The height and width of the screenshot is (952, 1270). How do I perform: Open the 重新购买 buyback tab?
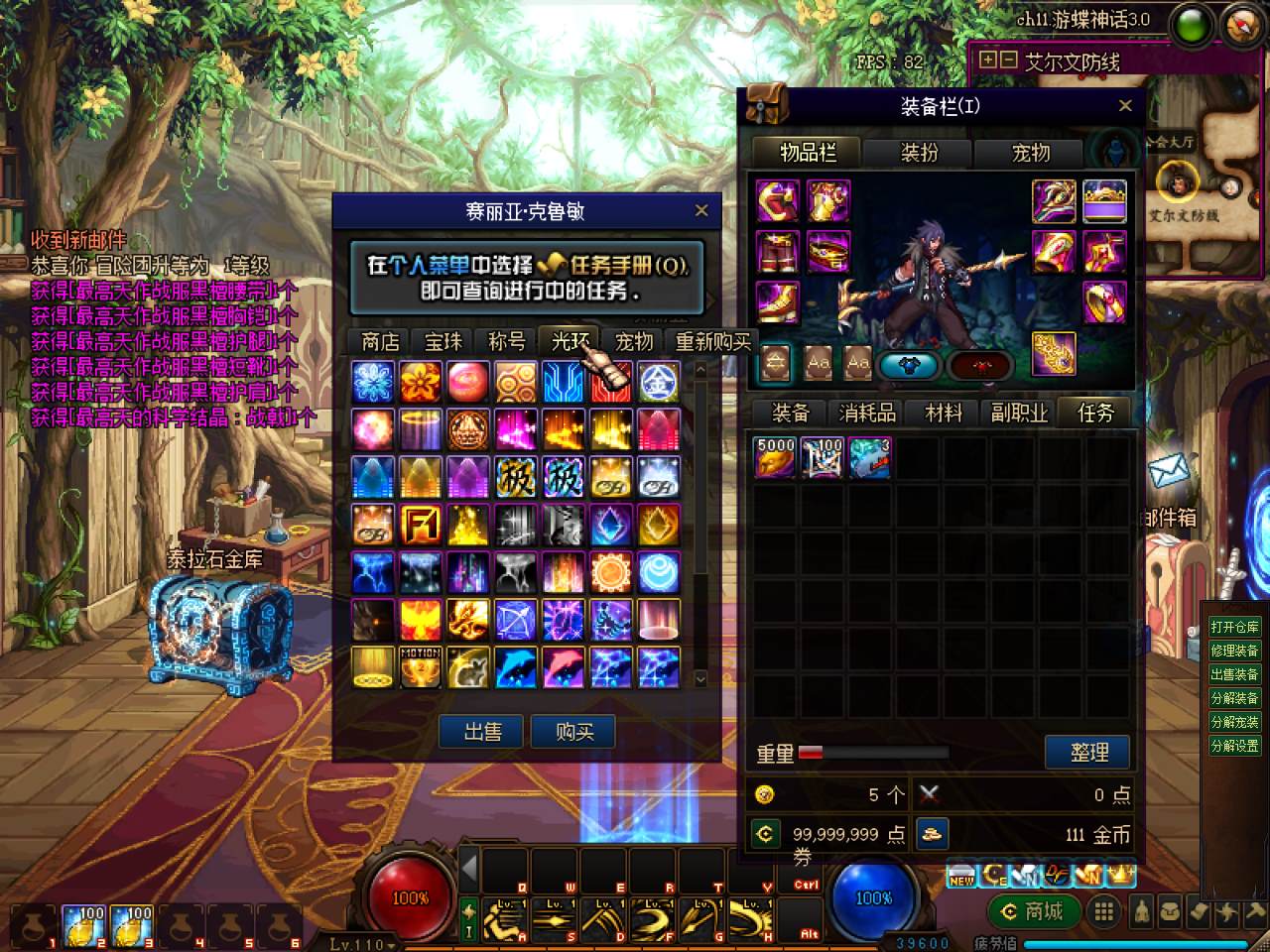[x=712, y=342]
